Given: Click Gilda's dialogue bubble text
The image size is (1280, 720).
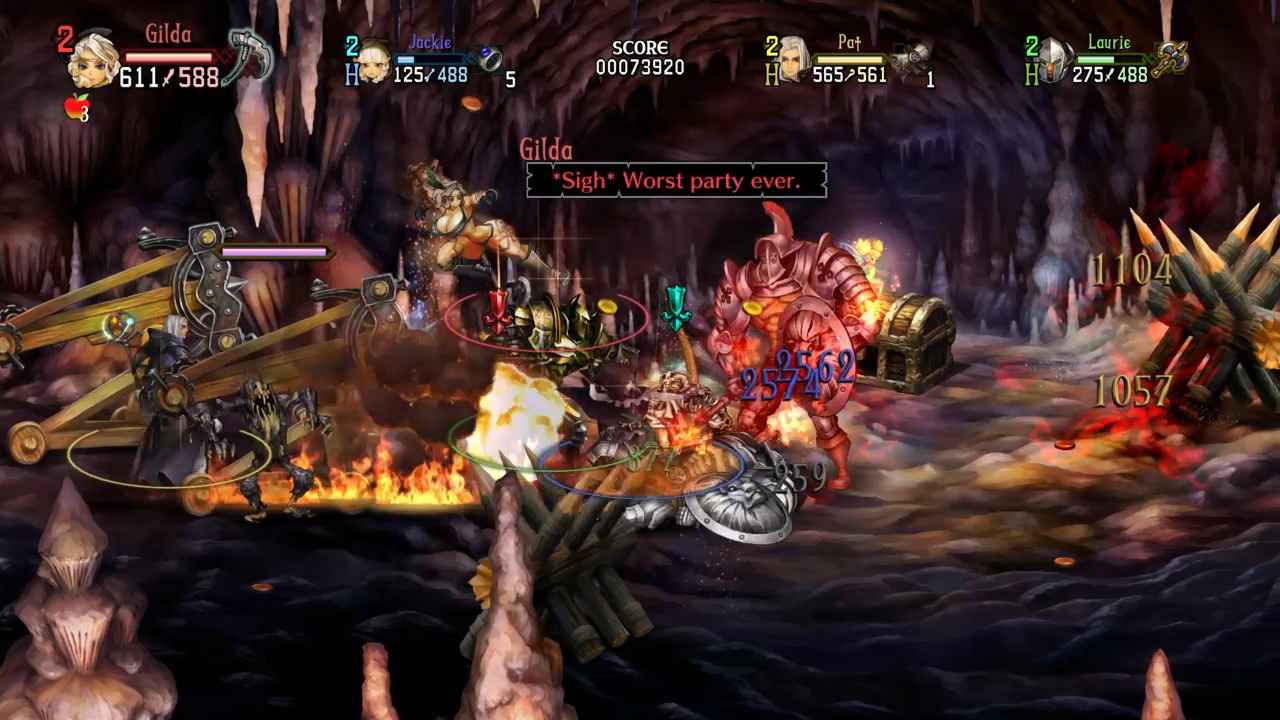Looking at the screenshot, I should coord(676,181).
